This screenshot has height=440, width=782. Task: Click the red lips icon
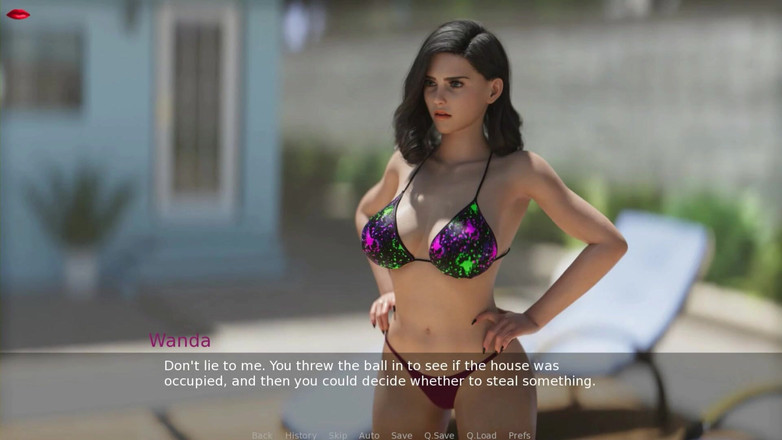point(18,14)
